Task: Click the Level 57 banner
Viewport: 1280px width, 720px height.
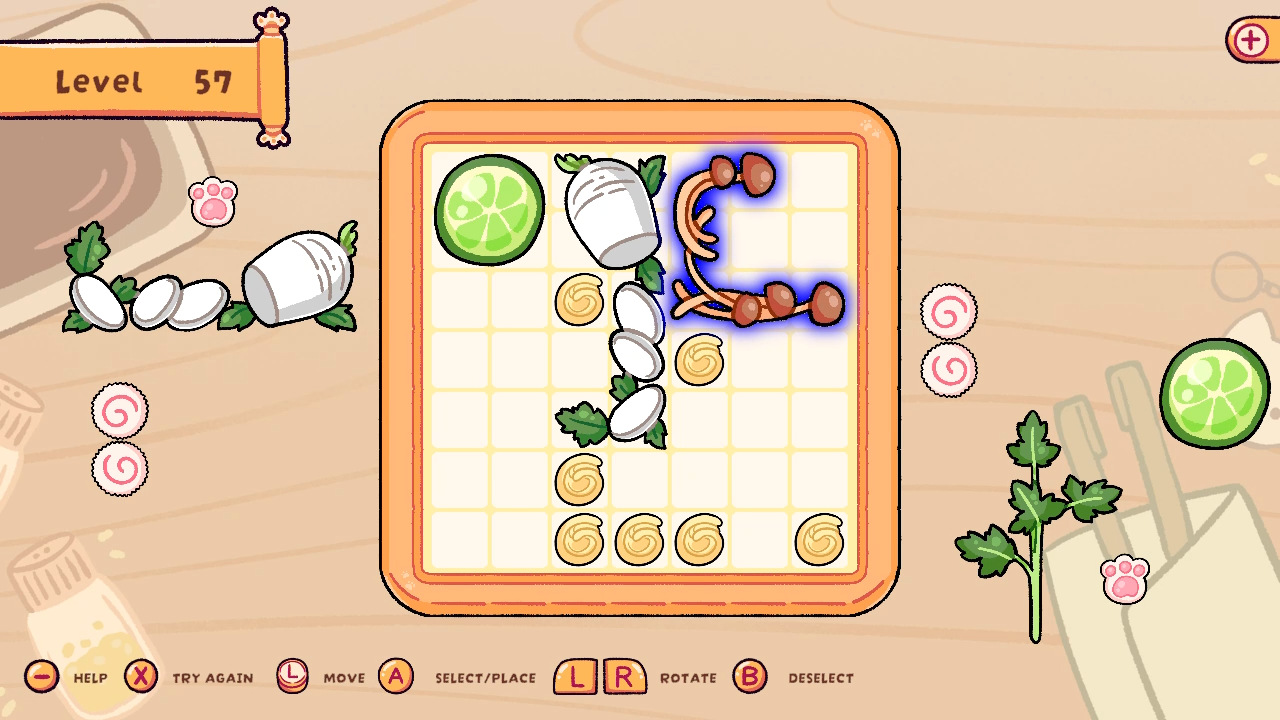Action: (x=140, y=80)
